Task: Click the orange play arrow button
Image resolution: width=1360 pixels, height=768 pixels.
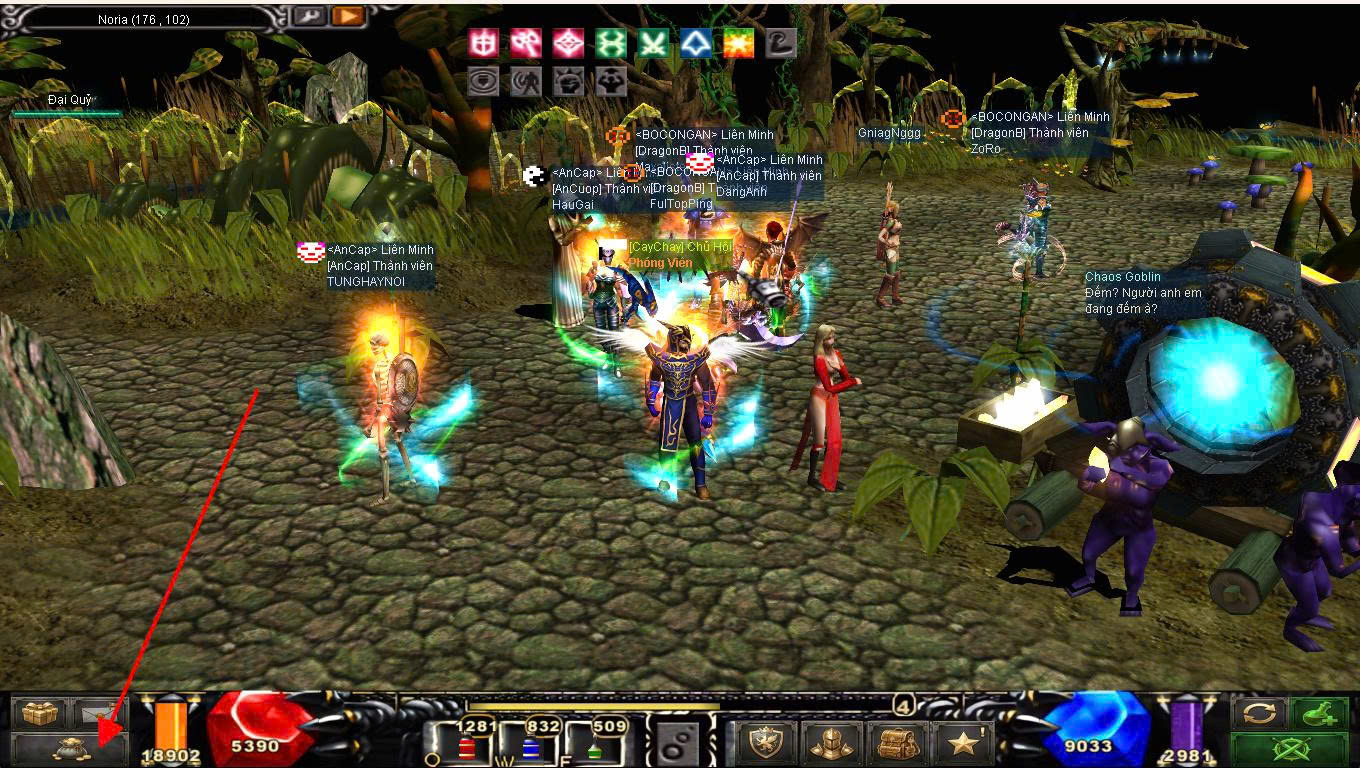Action: click(348, 16)
